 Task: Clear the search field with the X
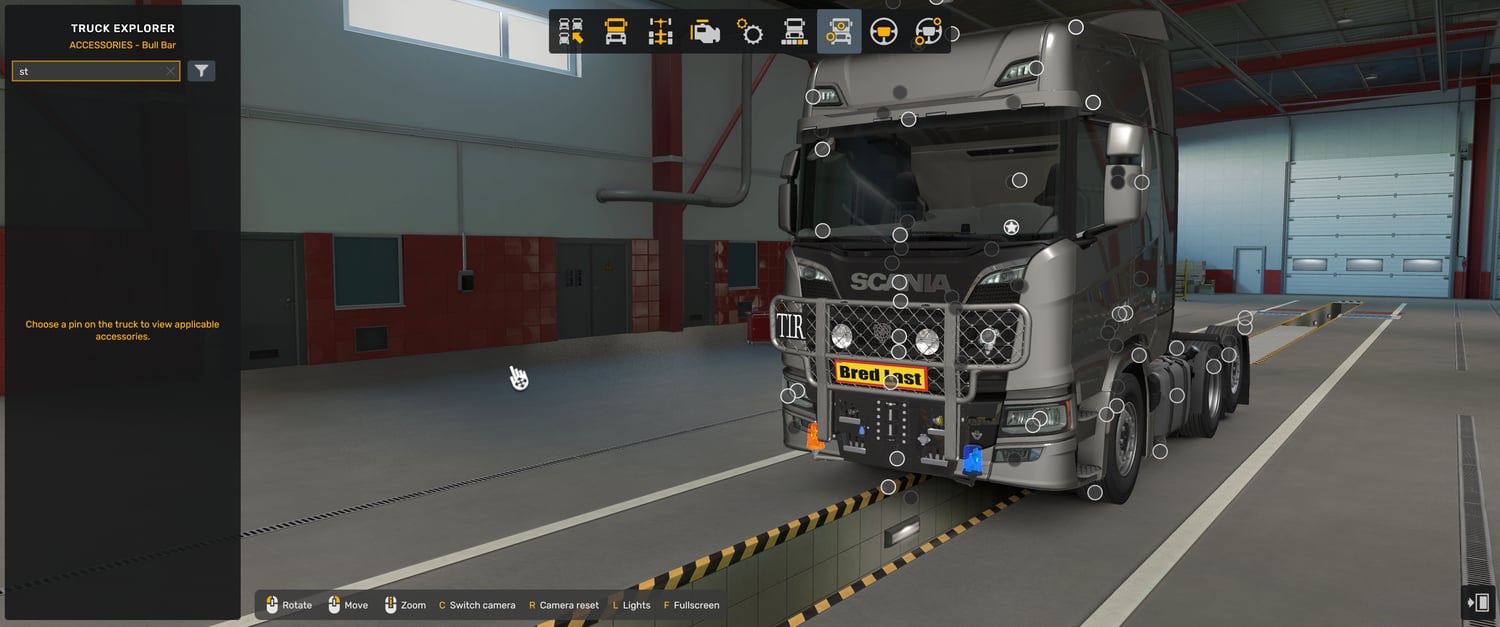[170, 71]
